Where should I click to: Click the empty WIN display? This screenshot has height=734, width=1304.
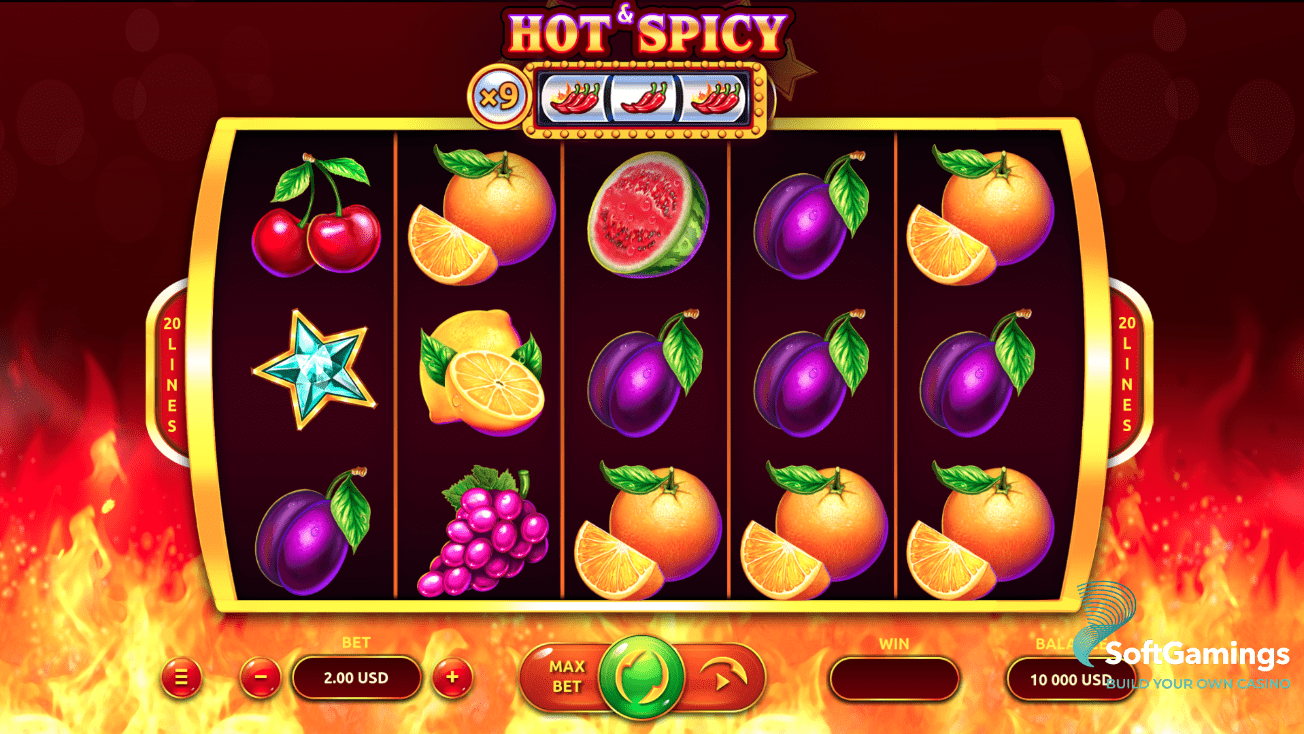tap(893, 677)
